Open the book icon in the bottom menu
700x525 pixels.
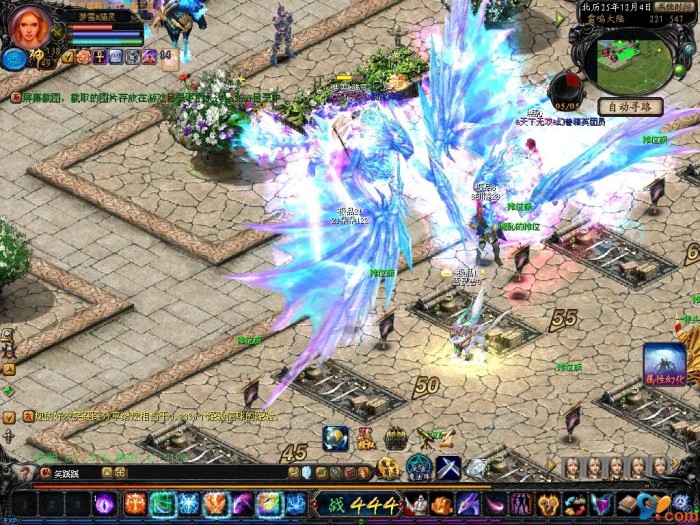[628, 504]
